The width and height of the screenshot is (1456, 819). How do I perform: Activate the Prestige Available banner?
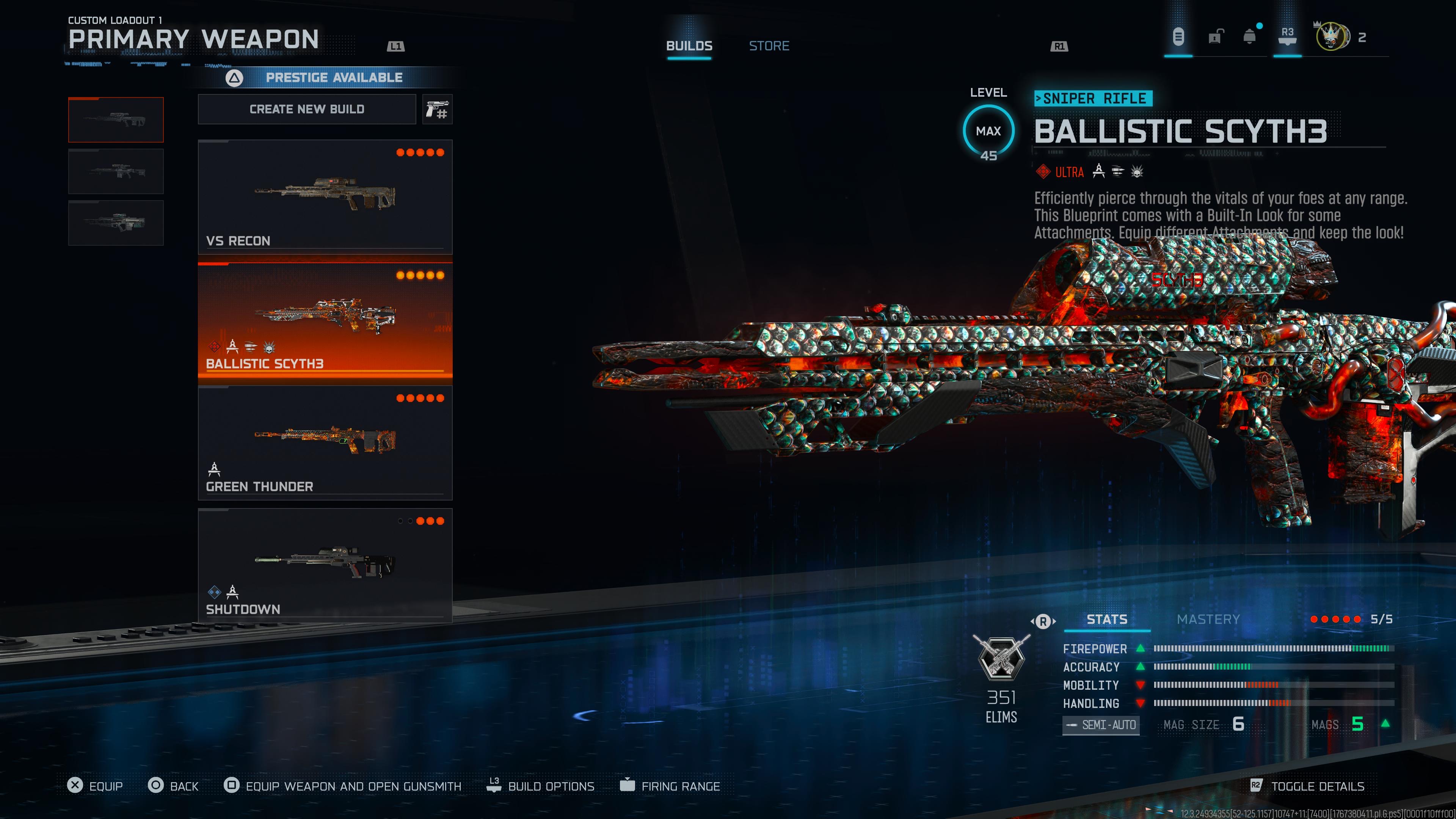[334, 77]
